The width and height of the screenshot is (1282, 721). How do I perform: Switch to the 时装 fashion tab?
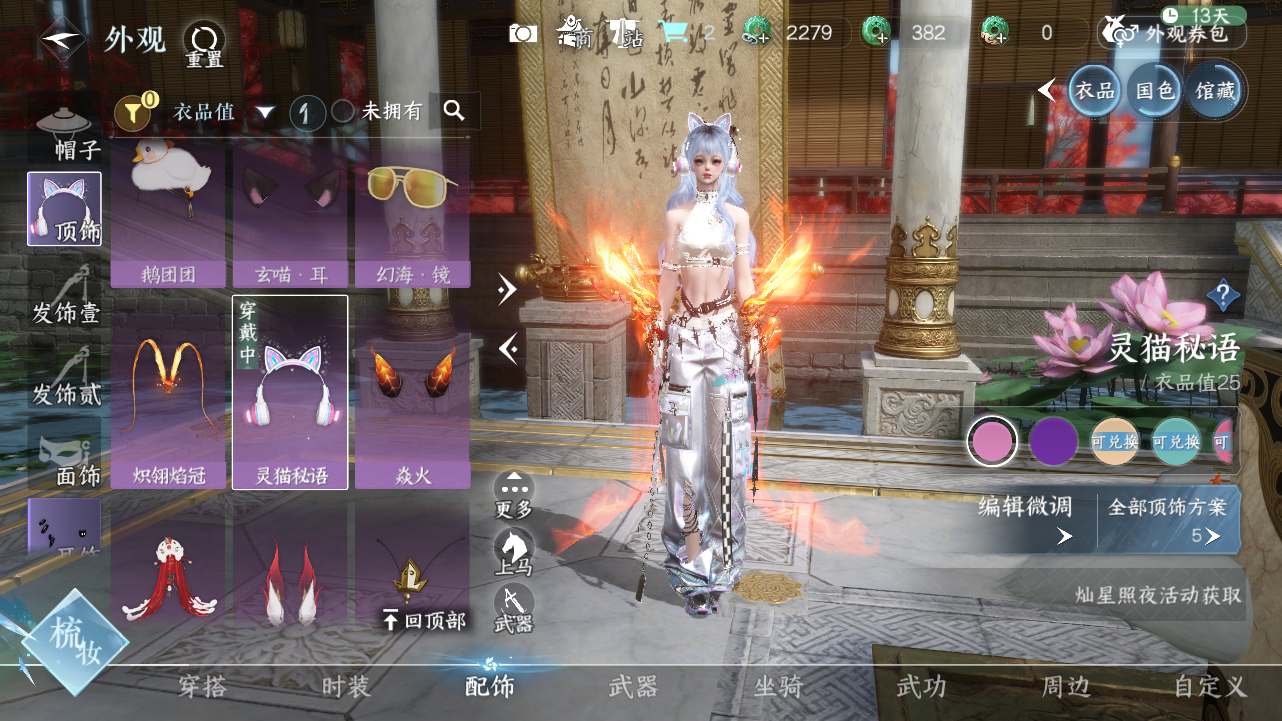pos(346,687)
